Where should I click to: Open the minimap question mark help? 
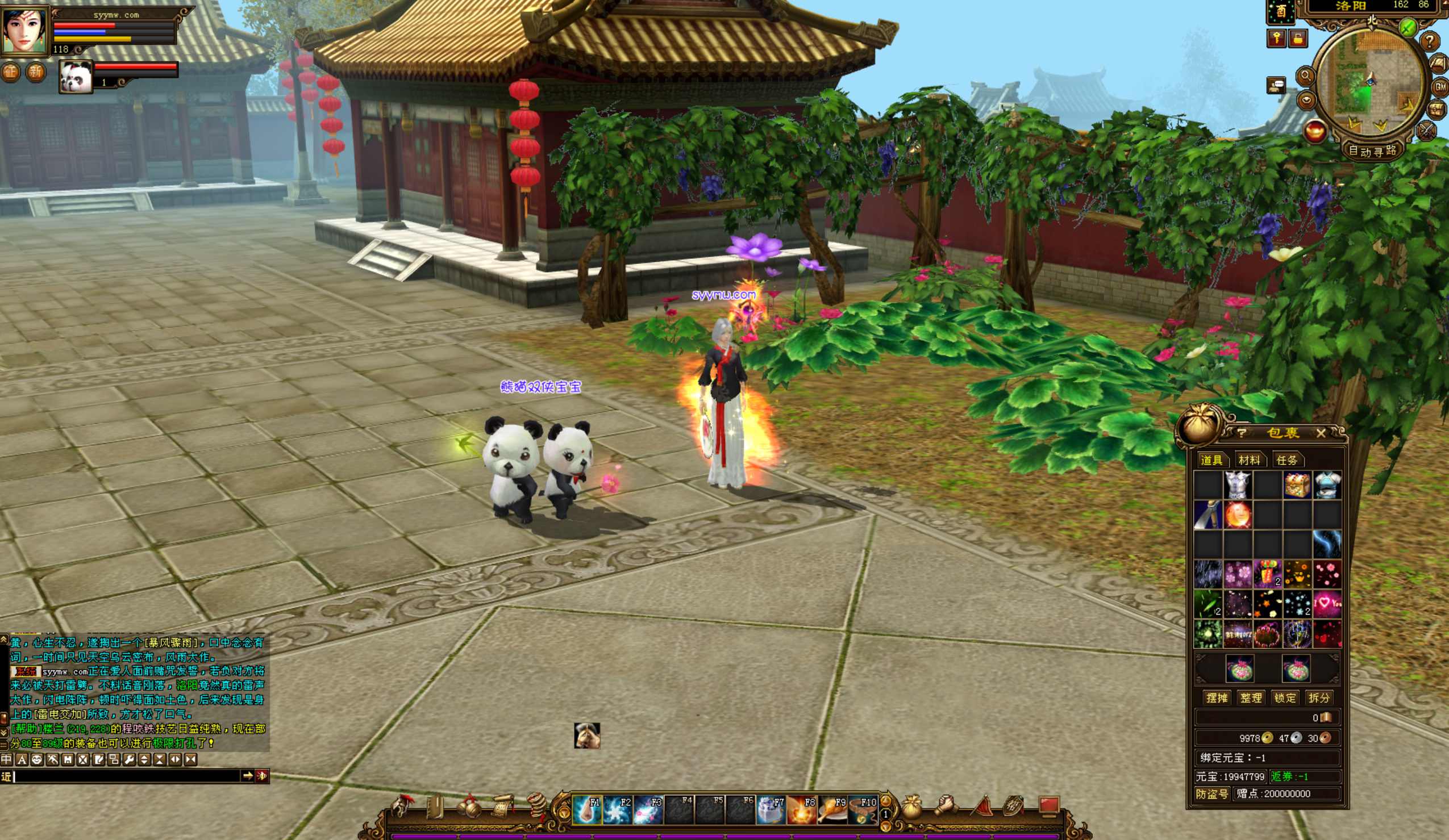tap(1430, 41)
